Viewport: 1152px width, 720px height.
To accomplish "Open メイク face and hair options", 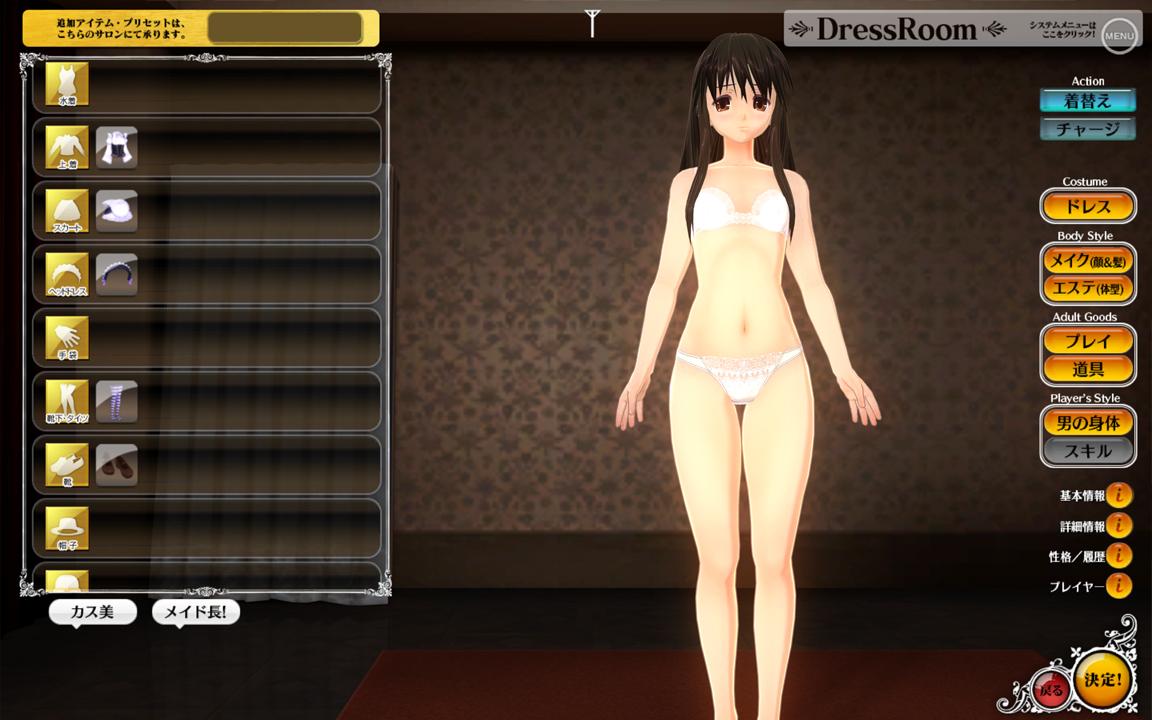I will [x=1088, y=261].
